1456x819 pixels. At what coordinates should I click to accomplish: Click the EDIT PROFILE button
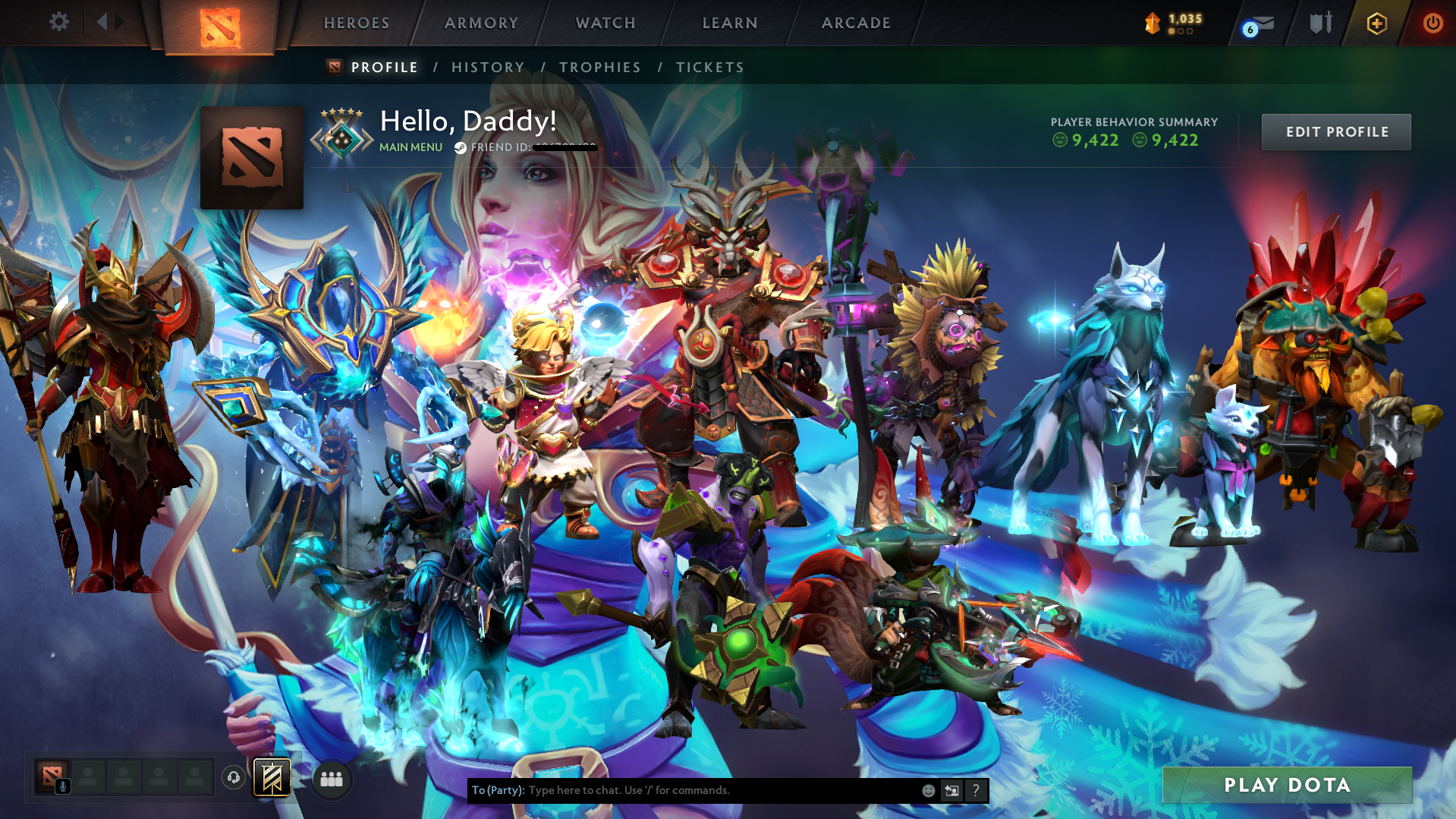1336,131
